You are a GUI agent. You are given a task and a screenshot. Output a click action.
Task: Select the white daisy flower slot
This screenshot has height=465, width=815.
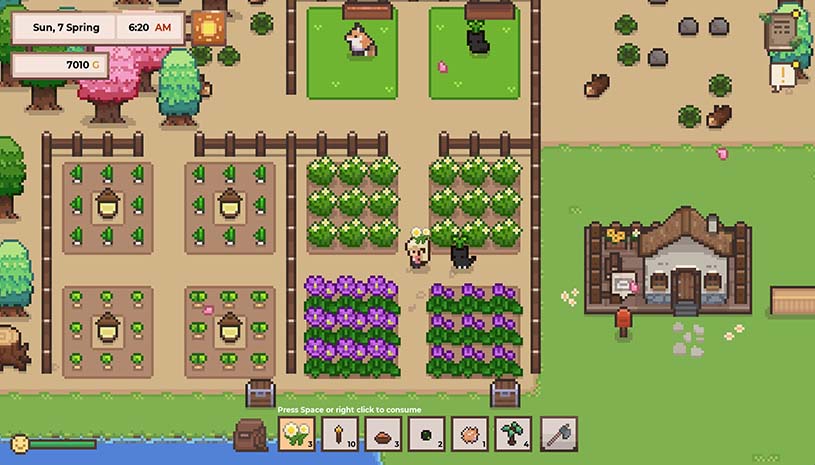tap(295, 434)
